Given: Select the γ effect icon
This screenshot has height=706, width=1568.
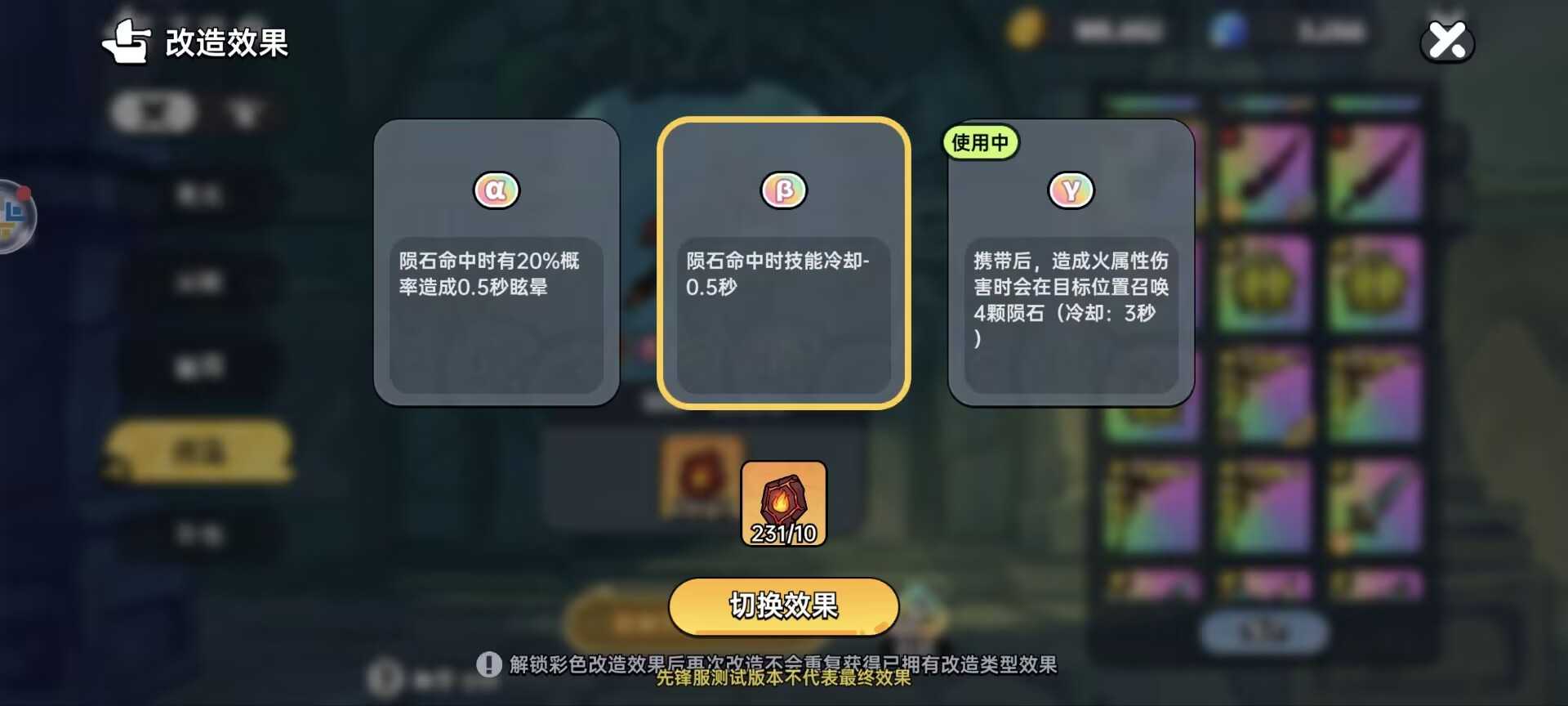Looking at the screenshot, I should click(1071, 189).
